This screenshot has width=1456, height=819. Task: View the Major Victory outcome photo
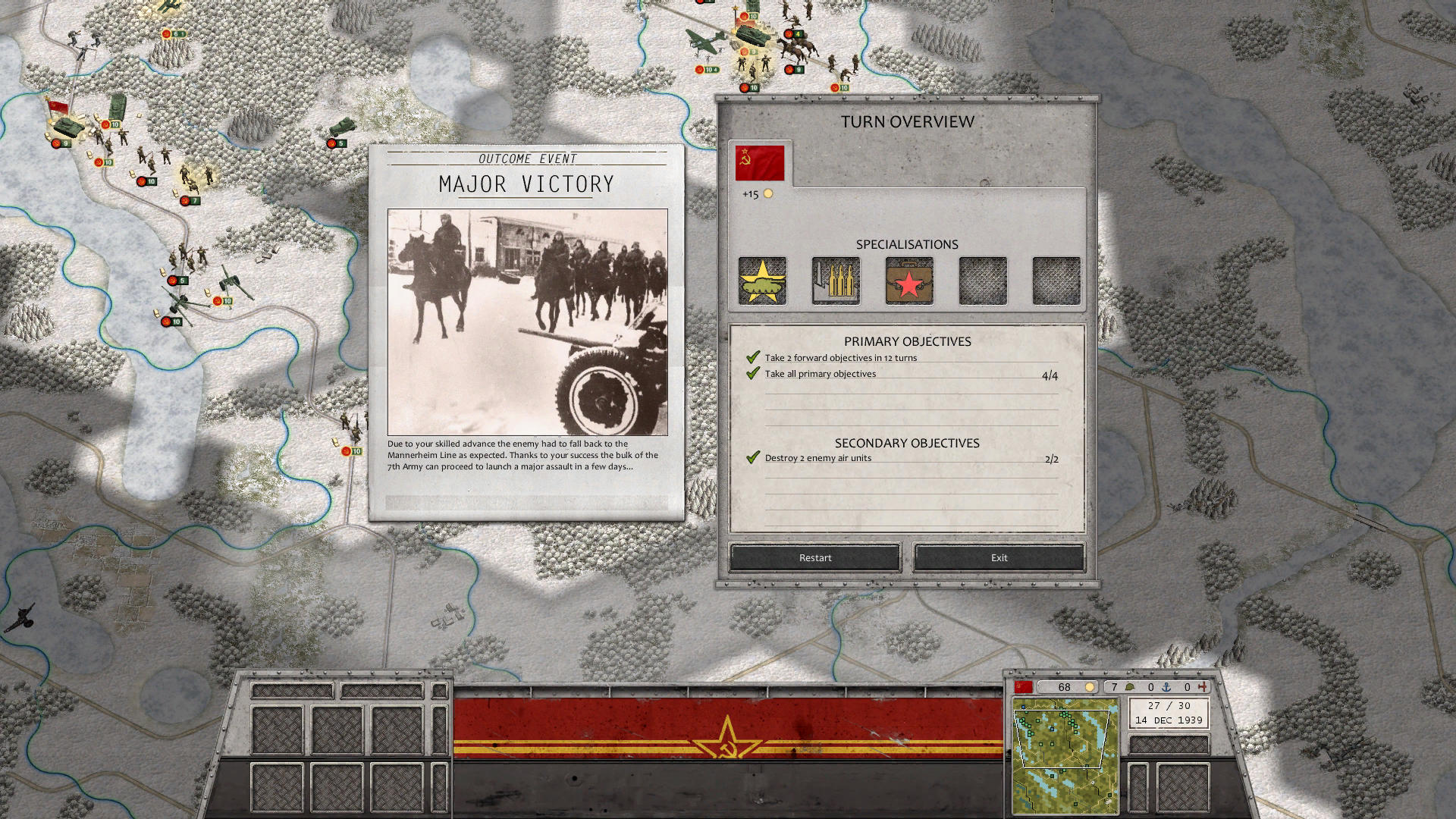tap(527, 322)
